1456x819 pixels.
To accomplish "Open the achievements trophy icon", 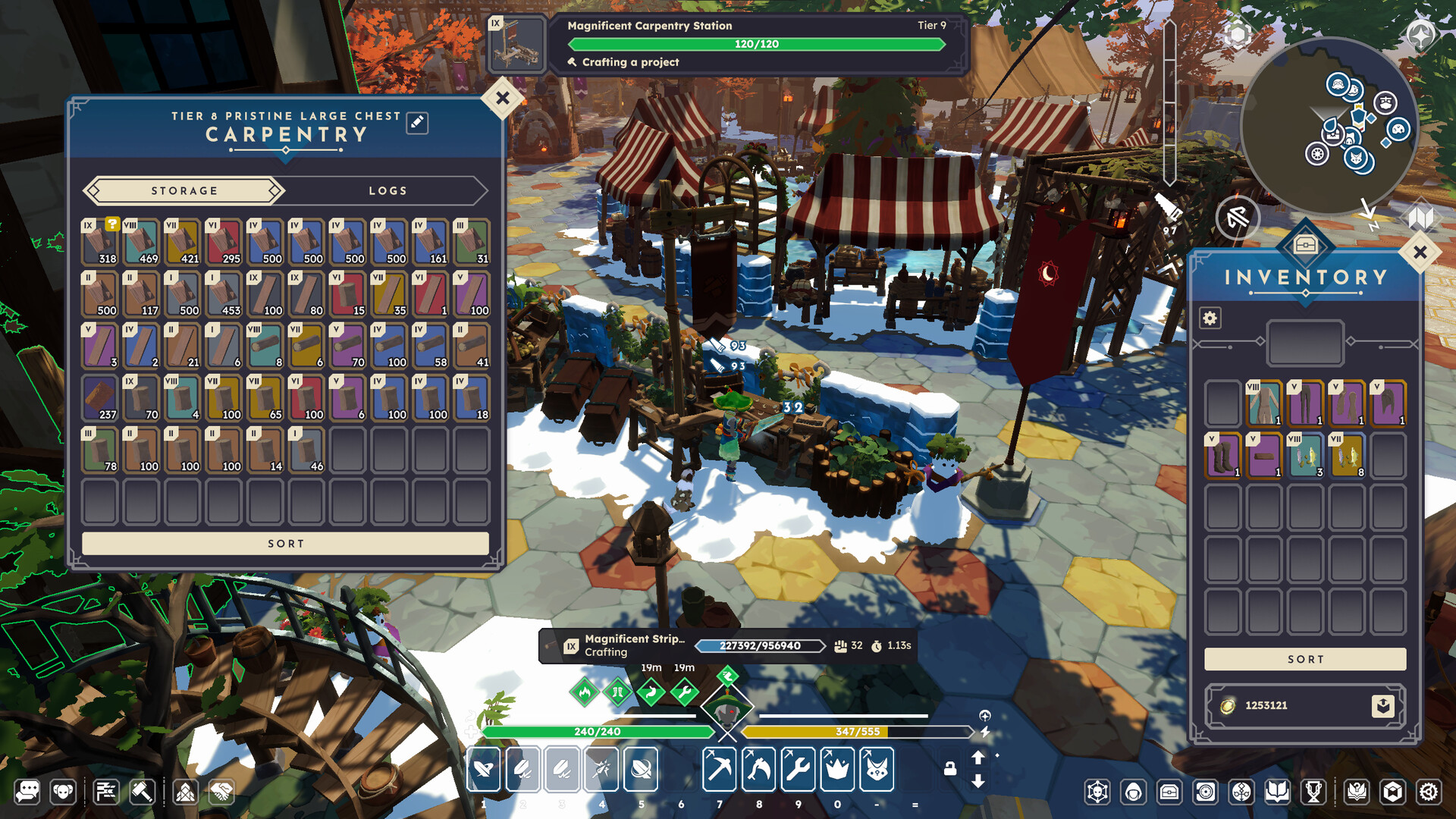I will (1312, 792).
